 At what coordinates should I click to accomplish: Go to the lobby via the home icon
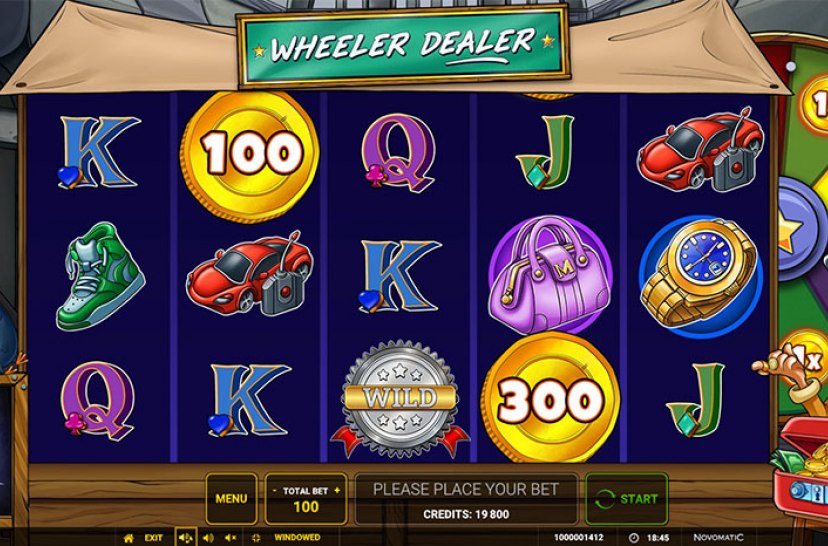[128, 538]
